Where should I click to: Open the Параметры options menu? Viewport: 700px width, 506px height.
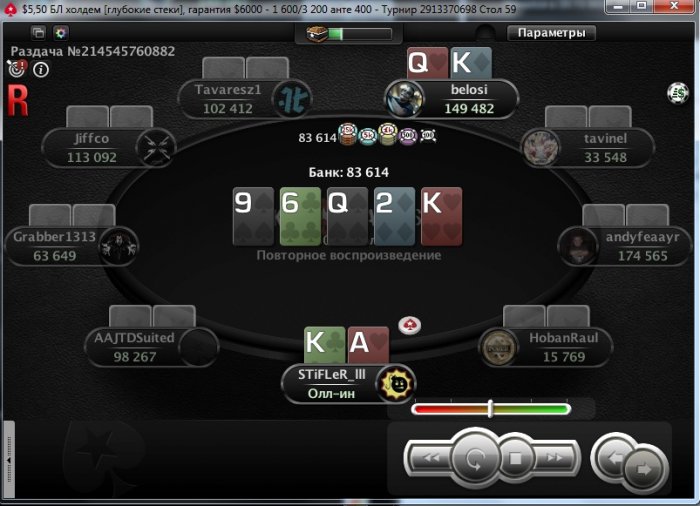pos(551,32)
